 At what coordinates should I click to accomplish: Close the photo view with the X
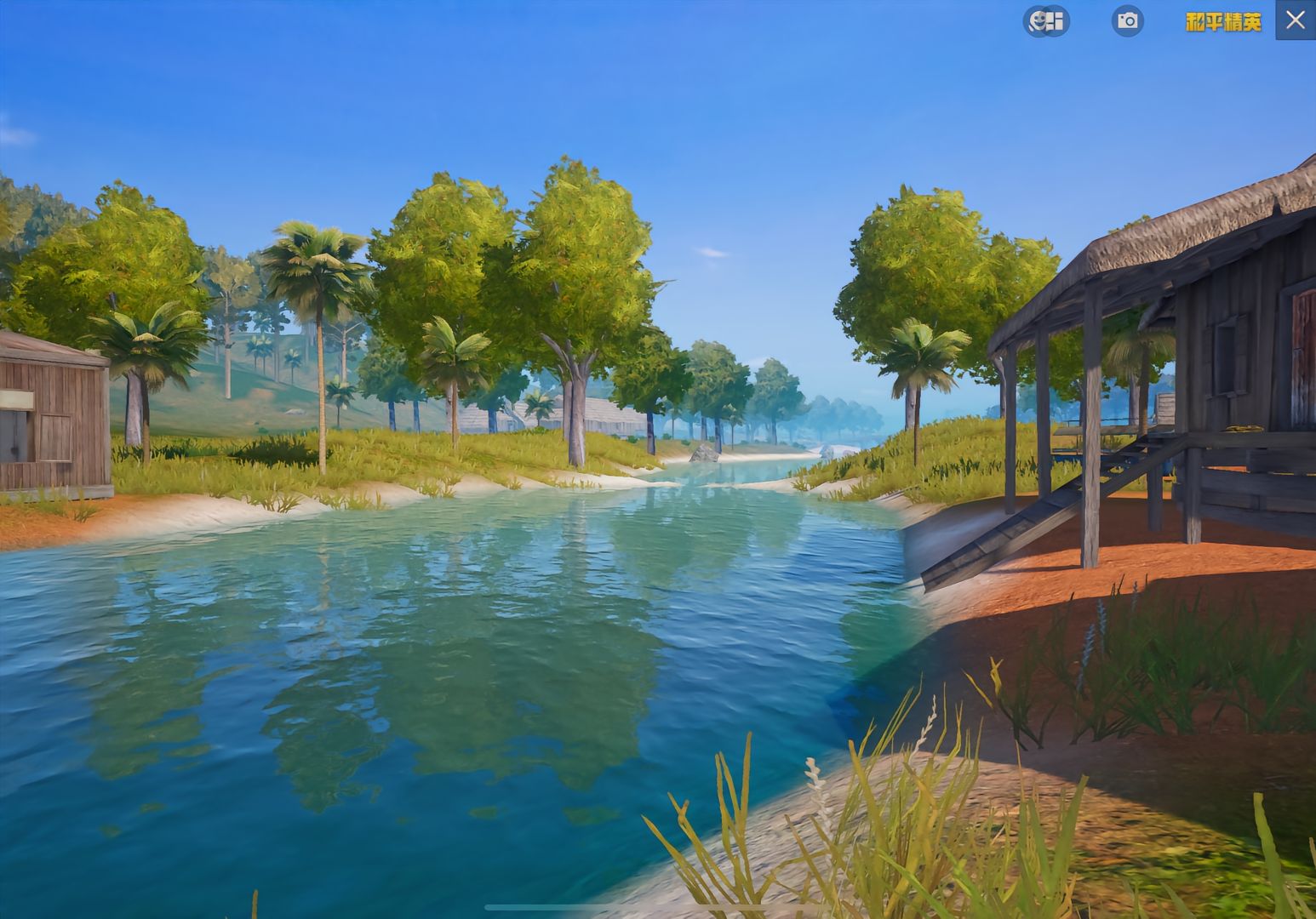tap(1295, 20)
